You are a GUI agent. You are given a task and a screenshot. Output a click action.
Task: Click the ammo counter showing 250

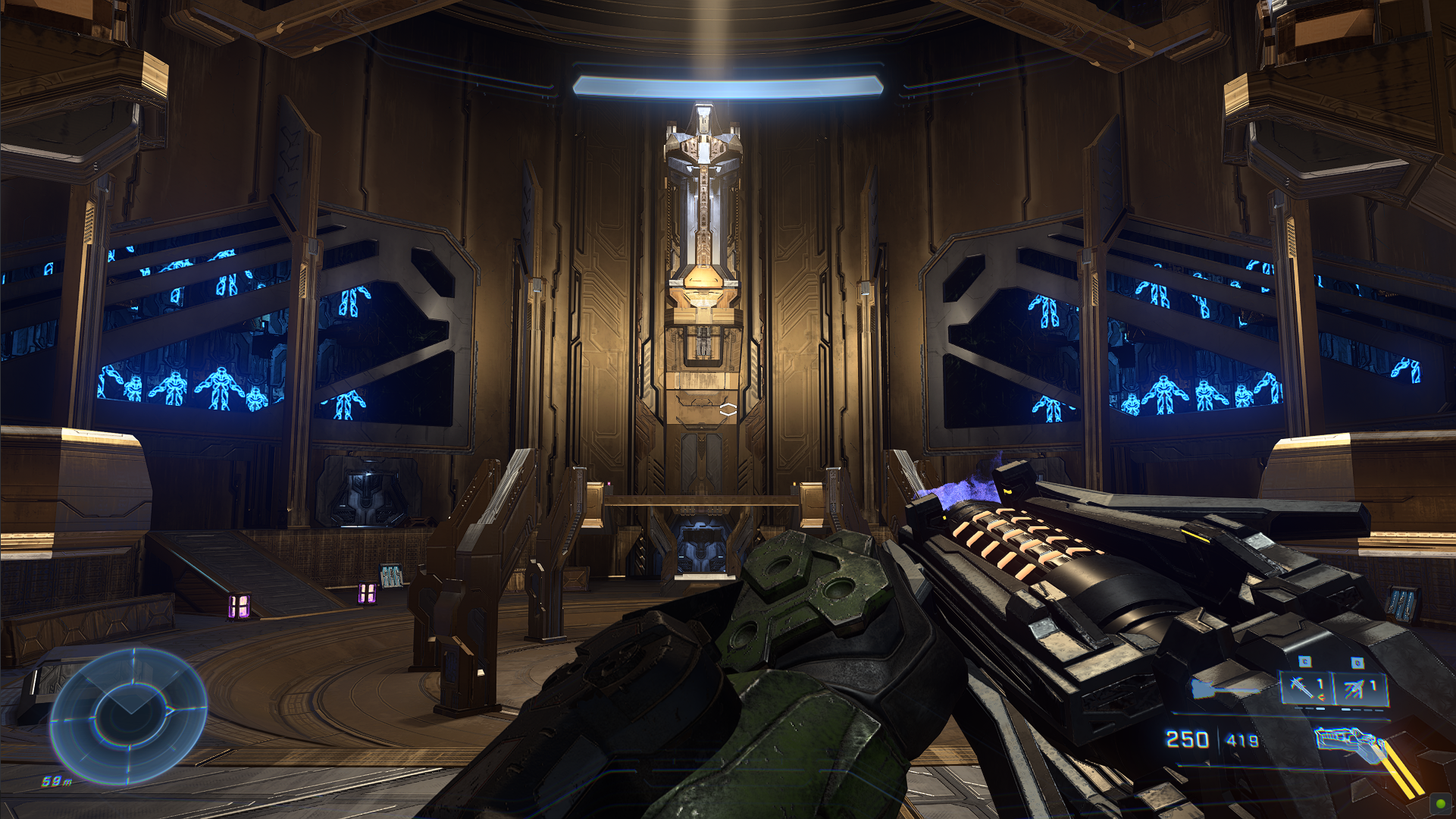[1187, 738]
